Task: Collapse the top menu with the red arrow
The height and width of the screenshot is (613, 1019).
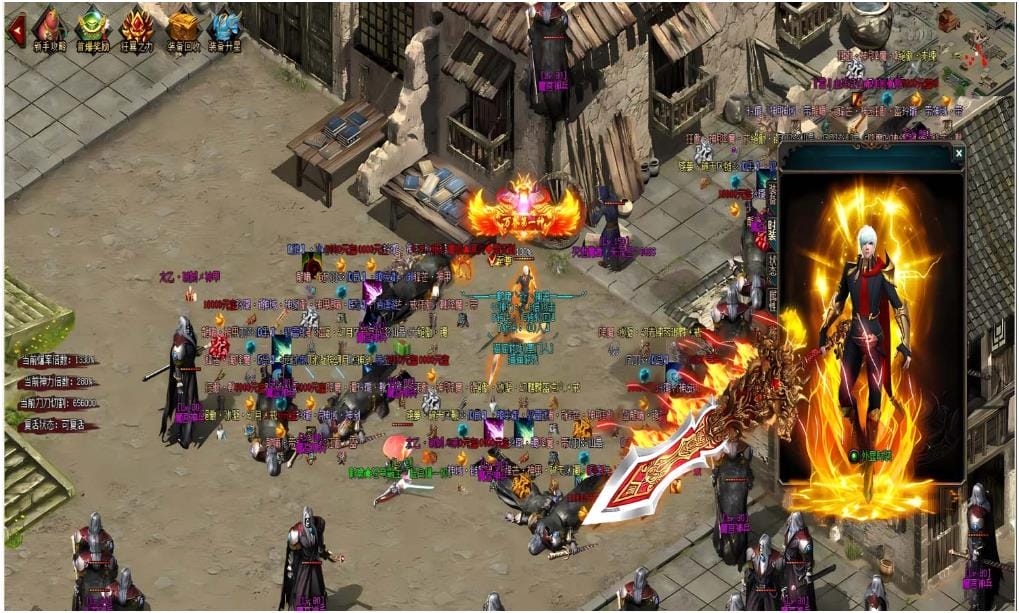Action: coord(16,29)
